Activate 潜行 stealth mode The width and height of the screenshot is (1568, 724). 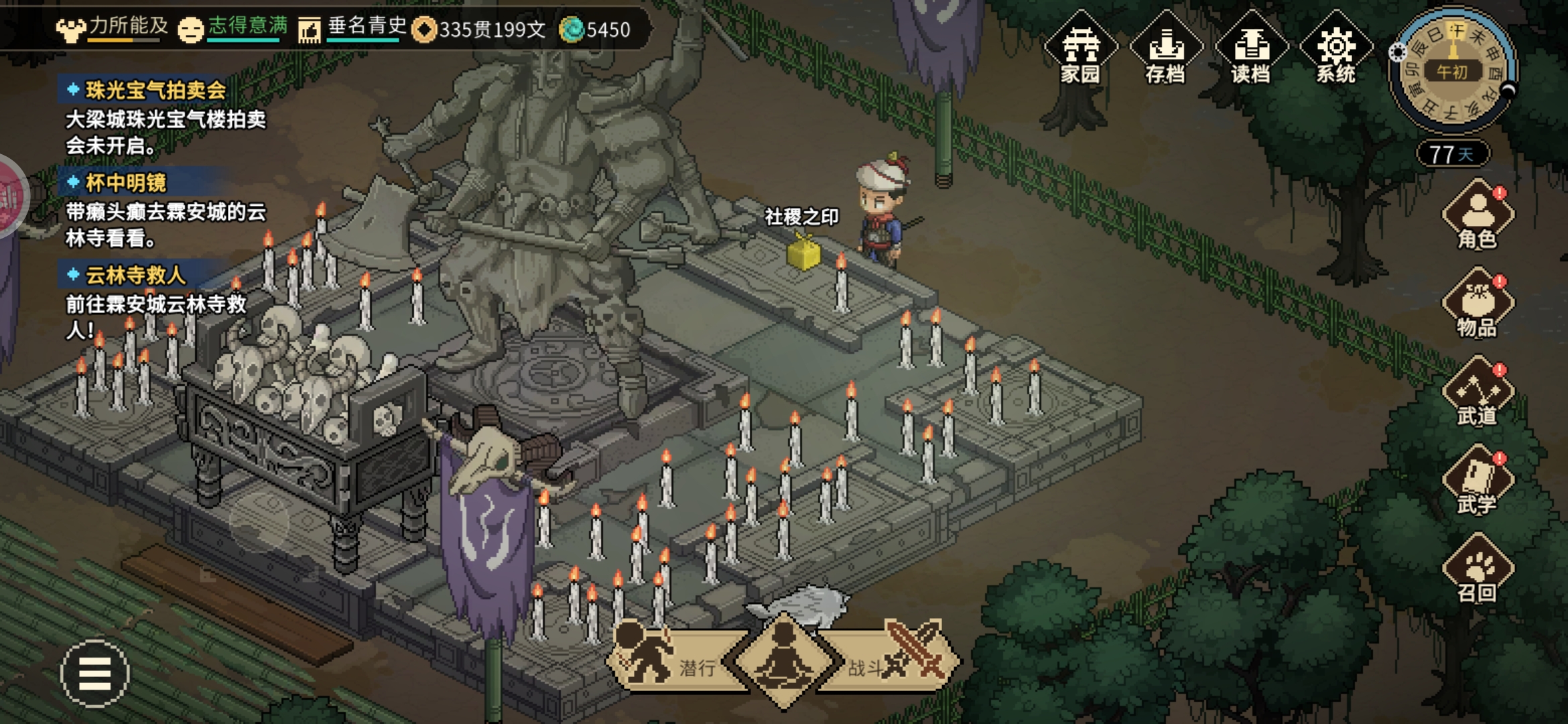[670, 660]
